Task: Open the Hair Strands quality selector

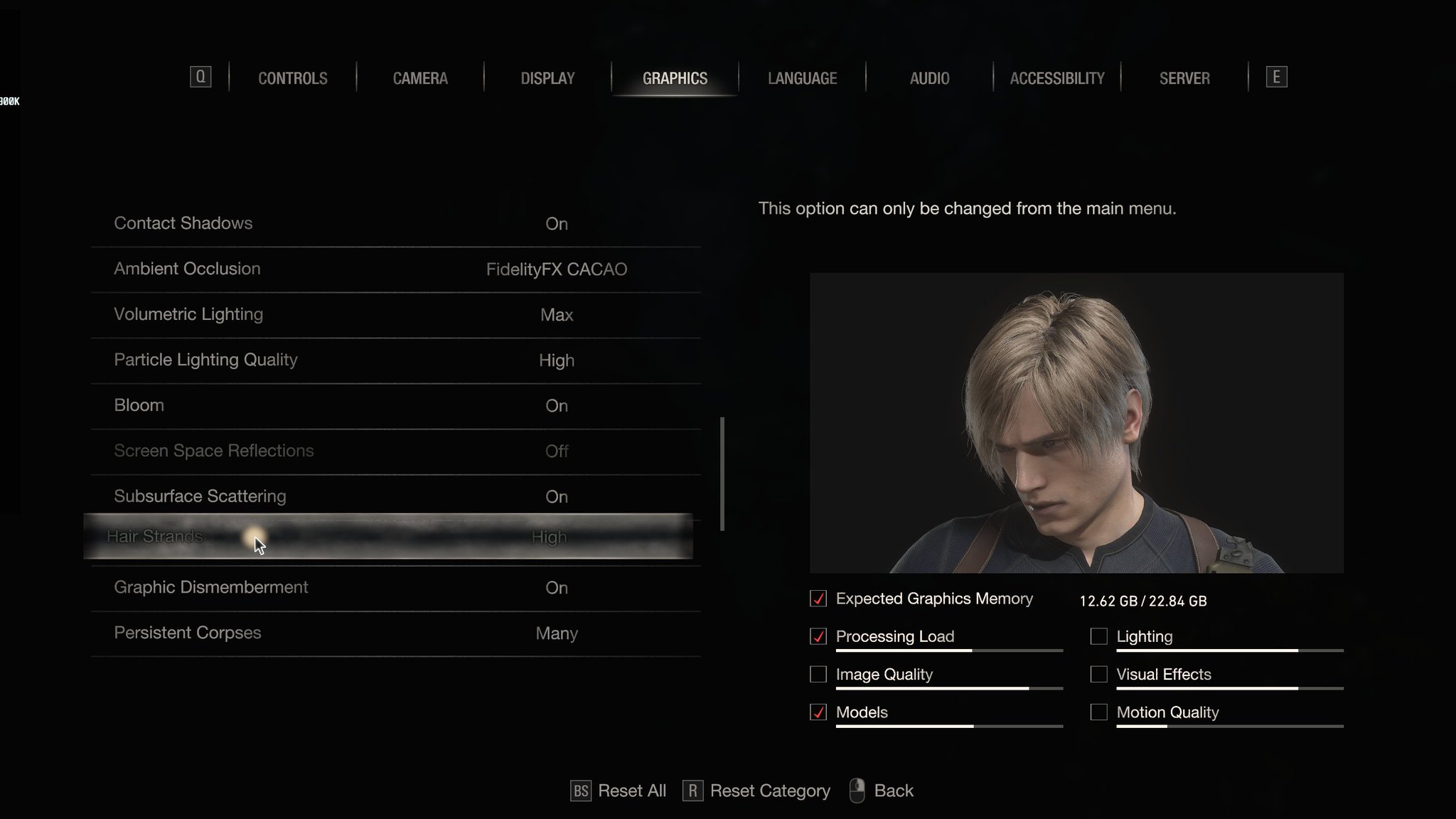Action: [x=391, y=537]
